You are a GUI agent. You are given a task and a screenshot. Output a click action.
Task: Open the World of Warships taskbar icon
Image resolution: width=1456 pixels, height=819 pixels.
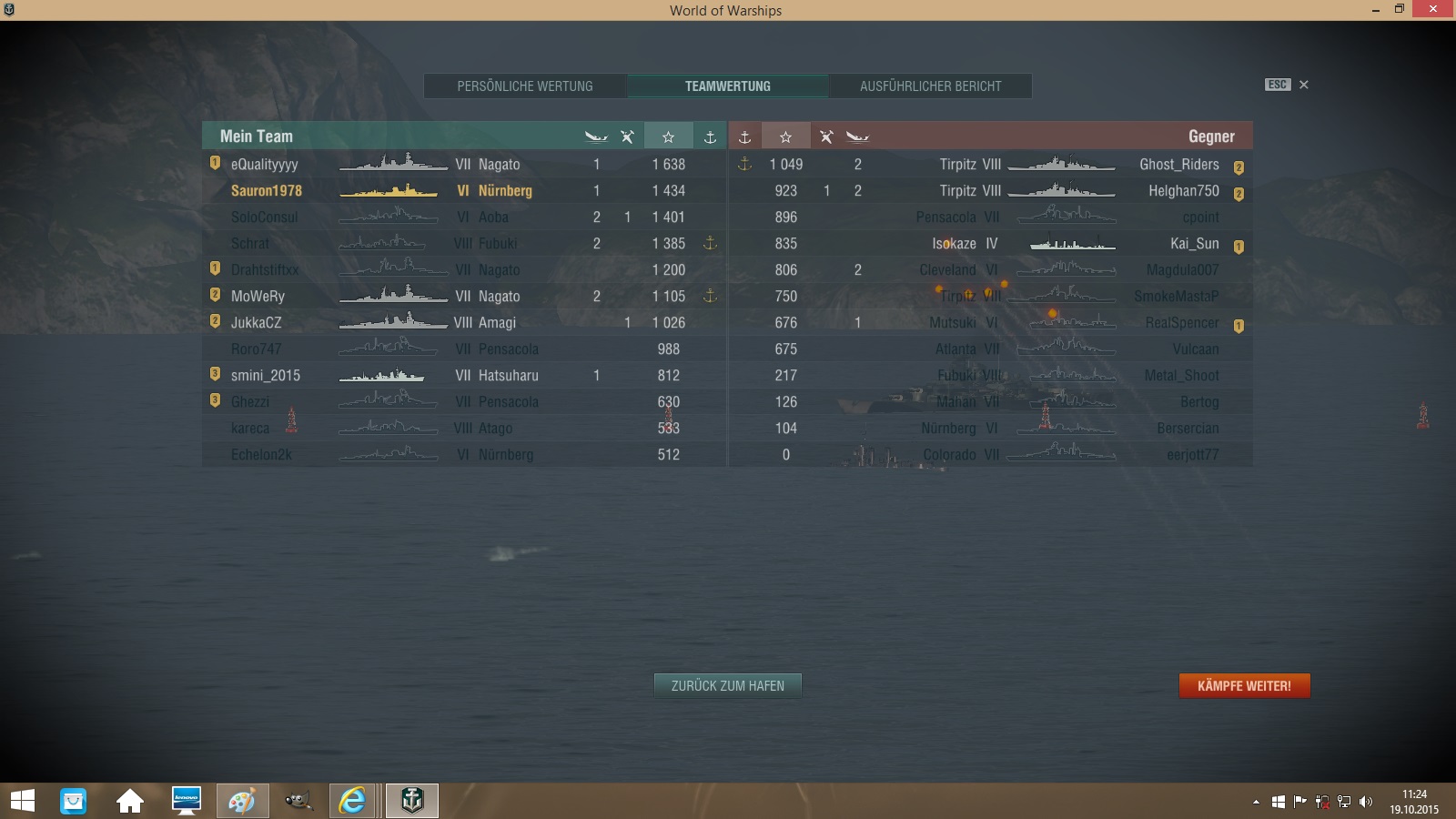(x=411, y=801)
